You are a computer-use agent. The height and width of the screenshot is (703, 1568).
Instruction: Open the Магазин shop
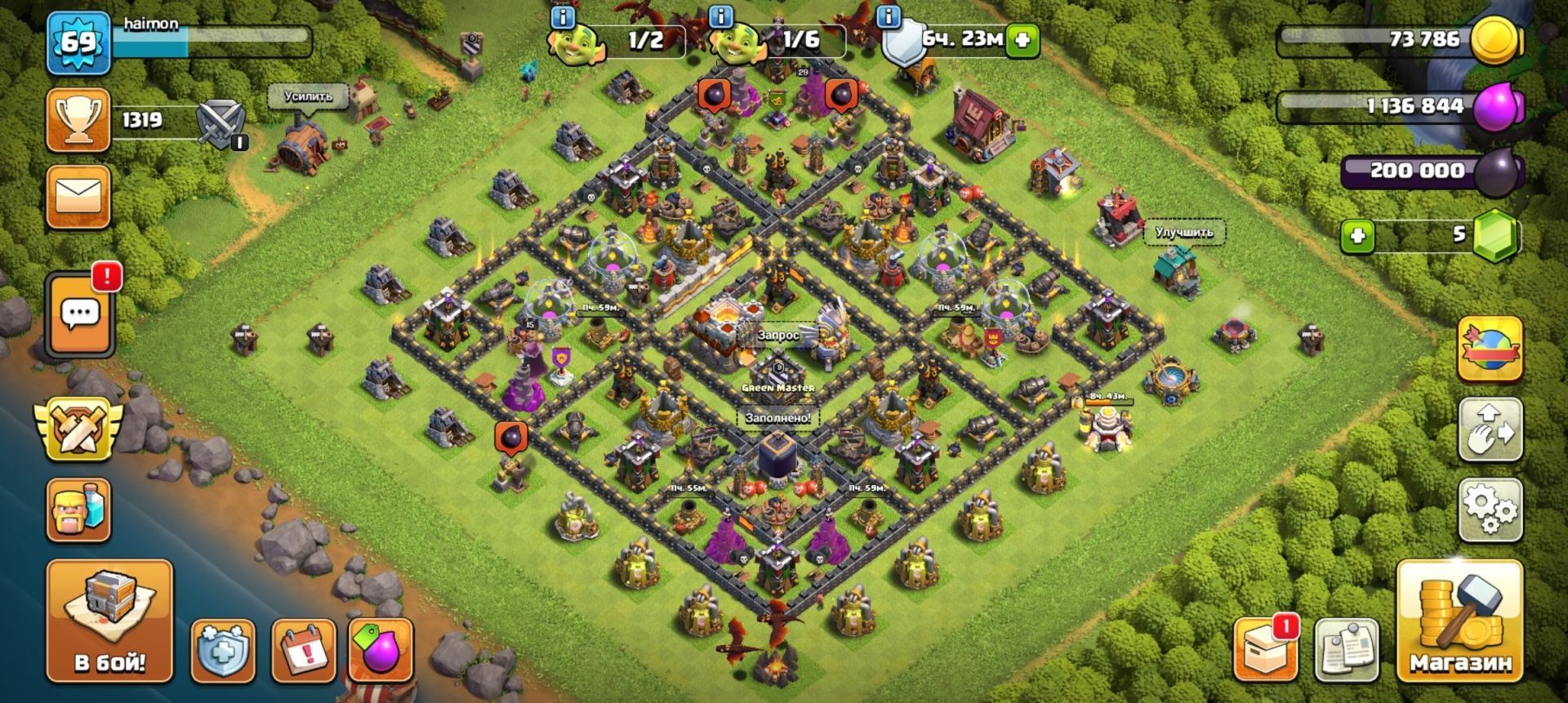coord(1459,621)
